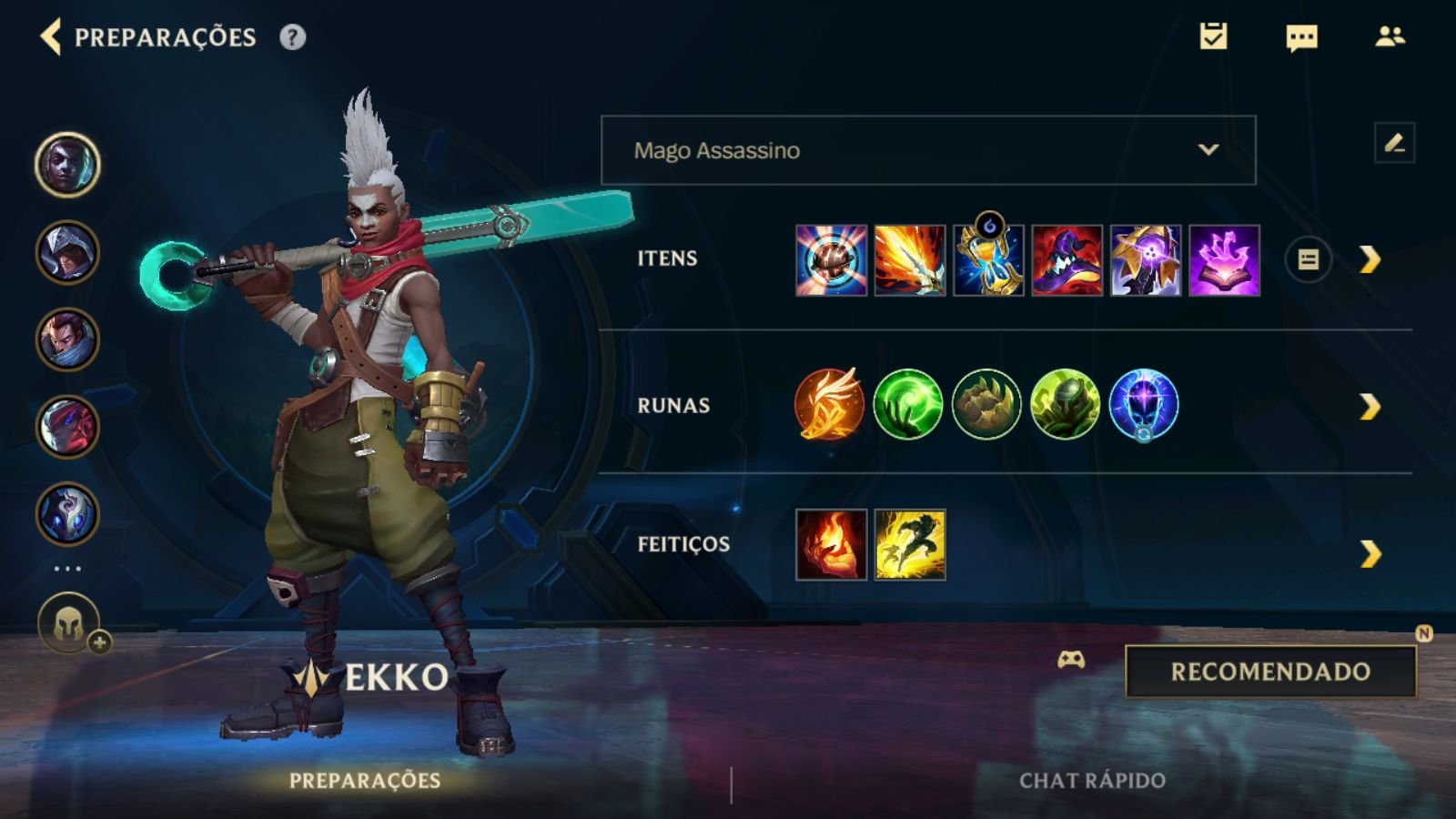
Task: Add a champion with the helmet plus button
Action: 69,625
